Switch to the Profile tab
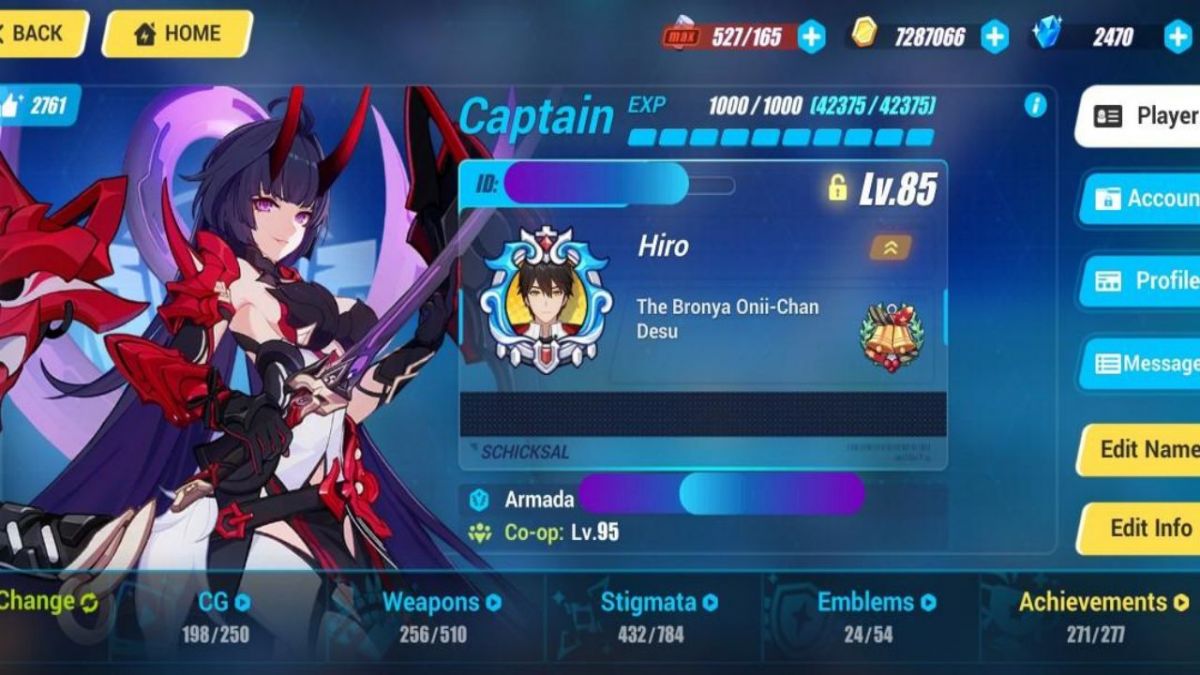 tap(1142, 281)
